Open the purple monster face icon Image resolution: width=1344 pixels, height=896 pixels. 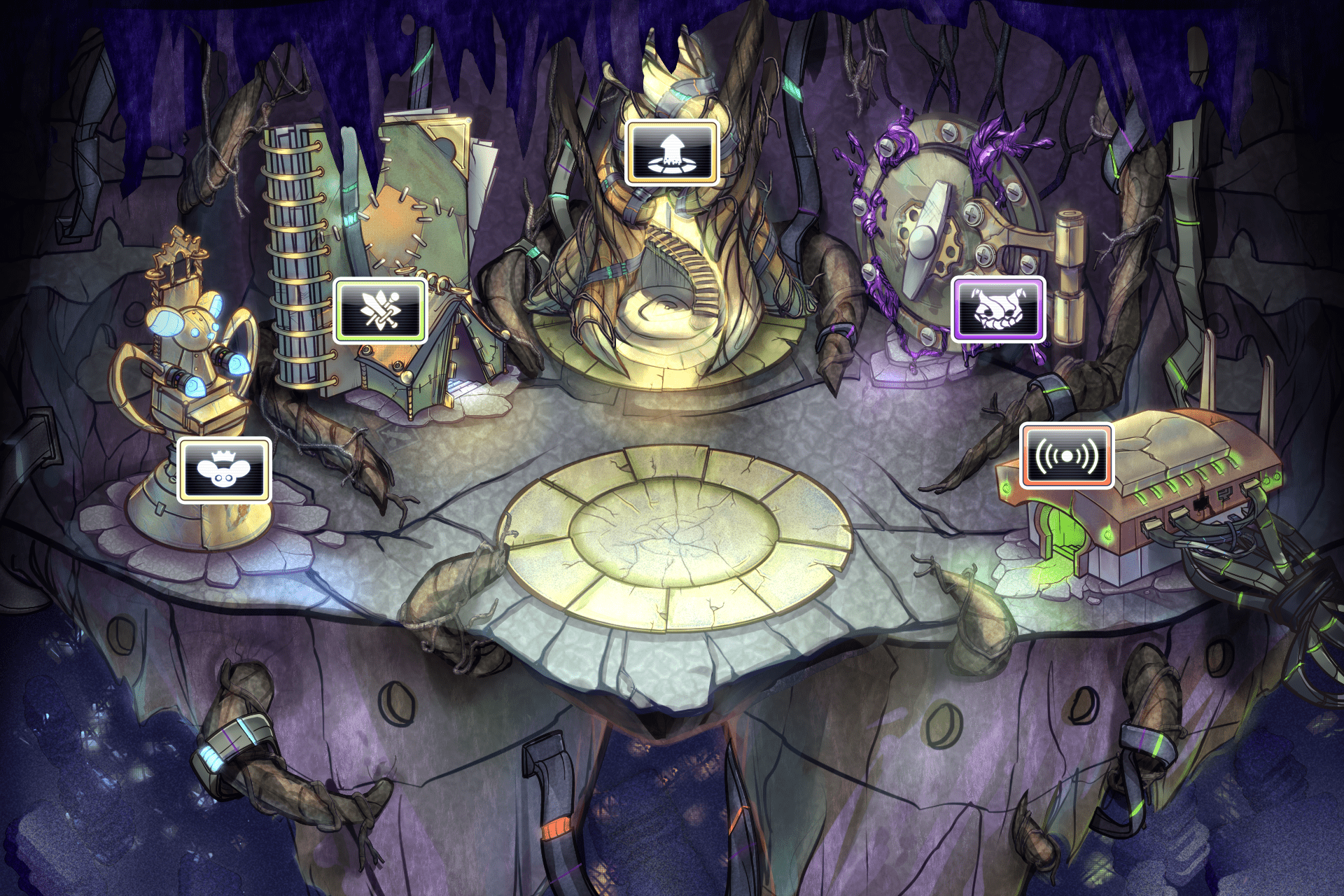click(x=998, y=309)
